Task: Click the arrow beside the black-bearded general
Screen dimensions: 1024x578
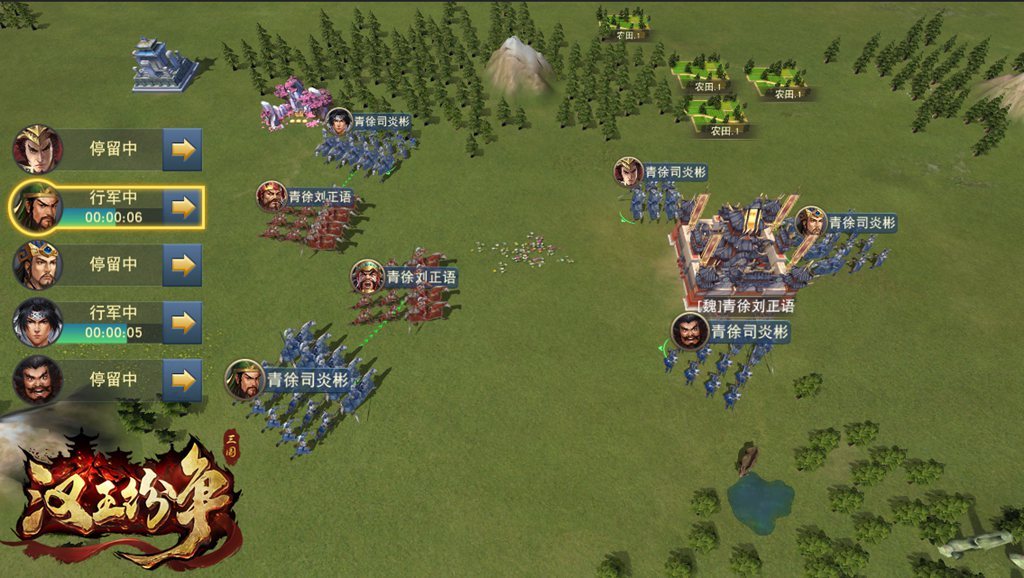Action: coord(182,380)
